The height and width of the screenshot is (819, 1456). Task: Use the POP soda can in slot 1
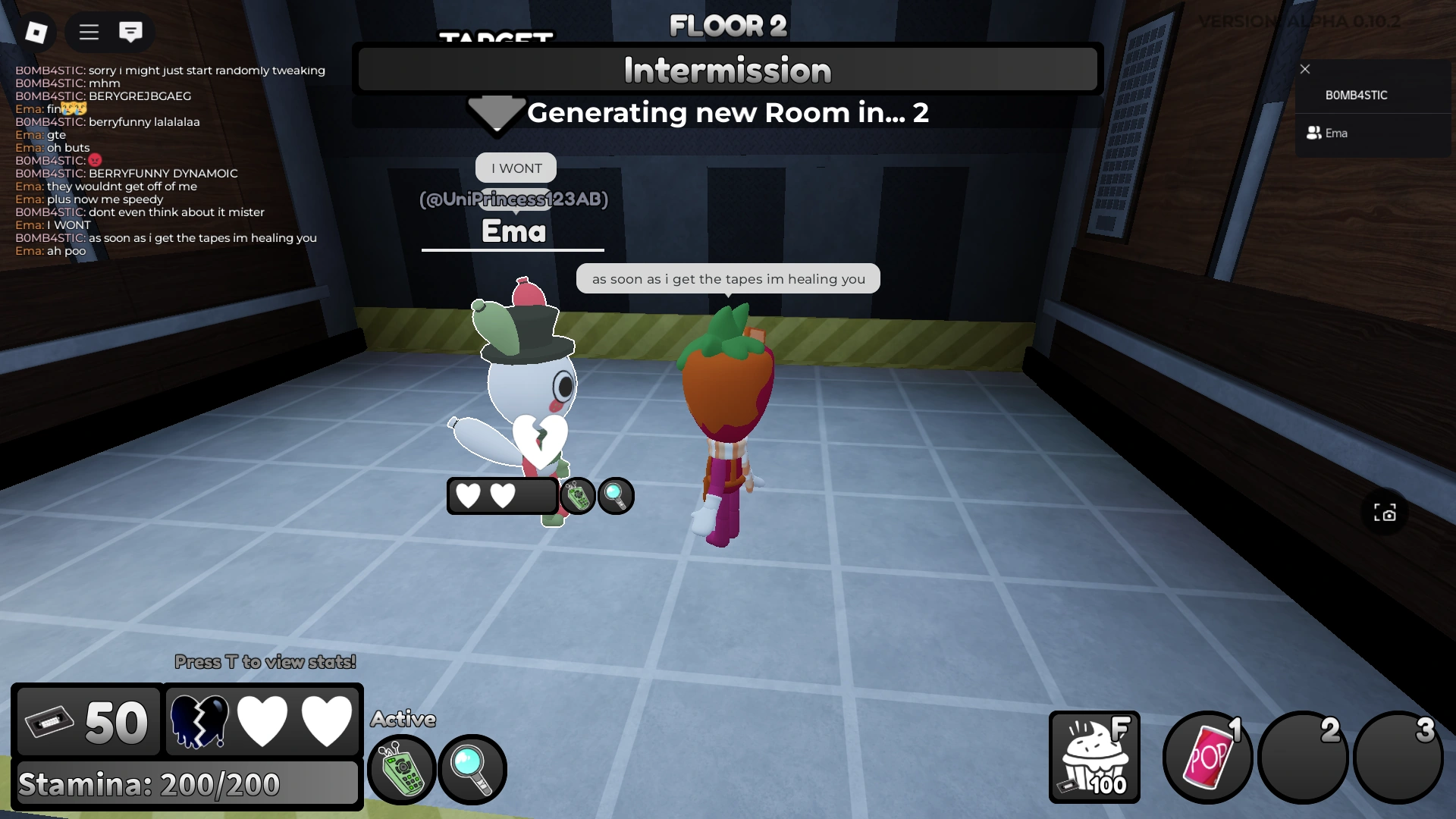1207,757
